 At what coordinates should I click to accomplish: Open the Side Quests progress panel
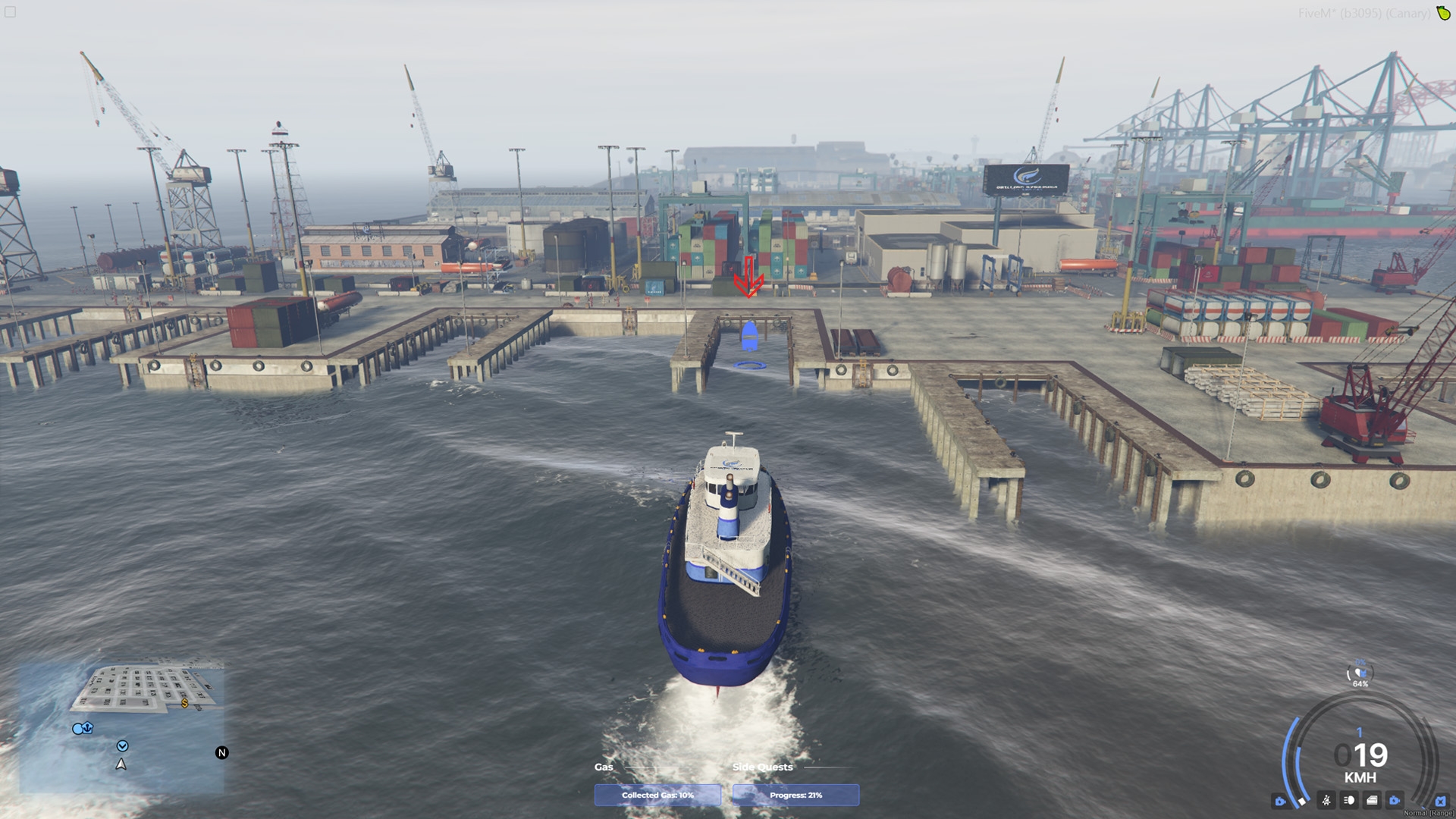coord(795,795)
